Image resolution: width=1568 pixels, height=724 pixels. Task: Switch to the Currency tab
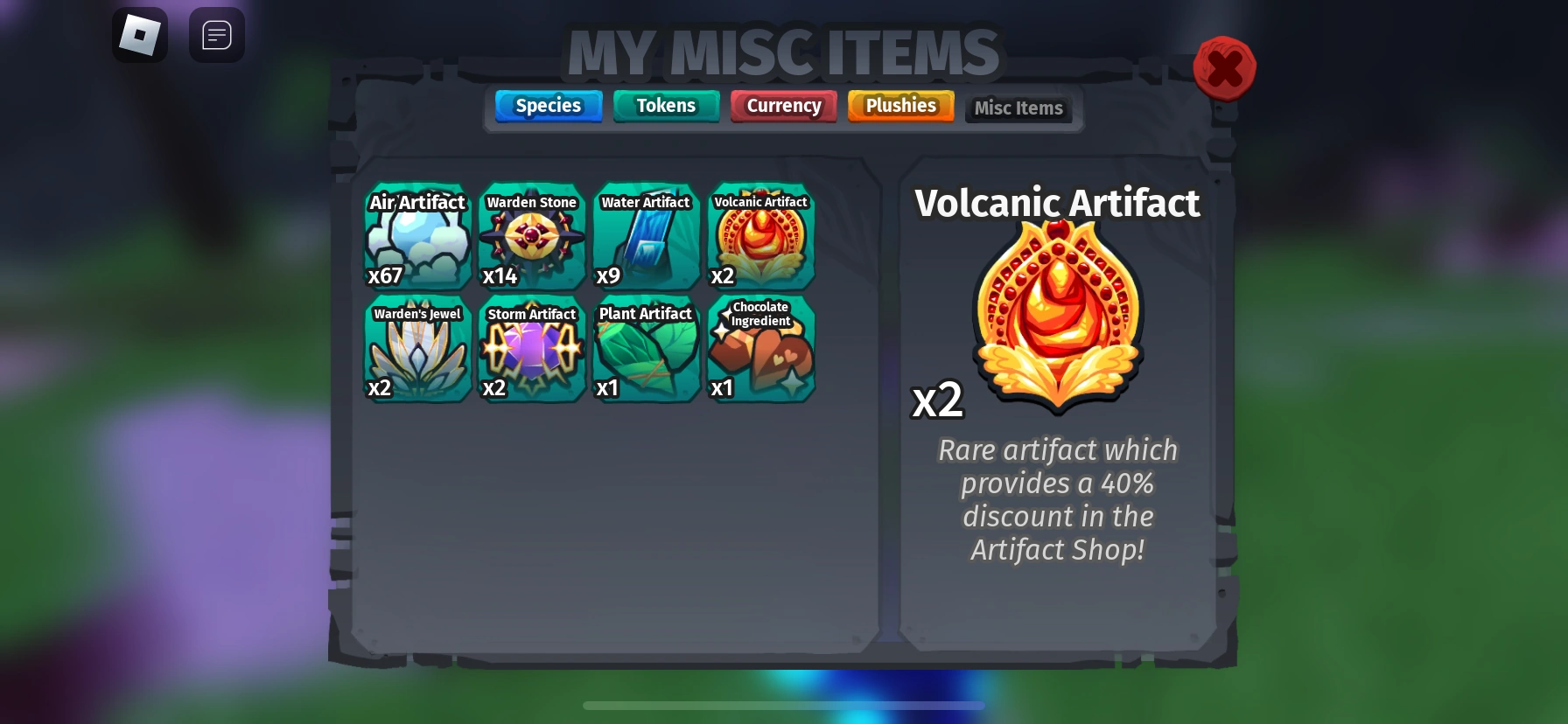(783, 105)
